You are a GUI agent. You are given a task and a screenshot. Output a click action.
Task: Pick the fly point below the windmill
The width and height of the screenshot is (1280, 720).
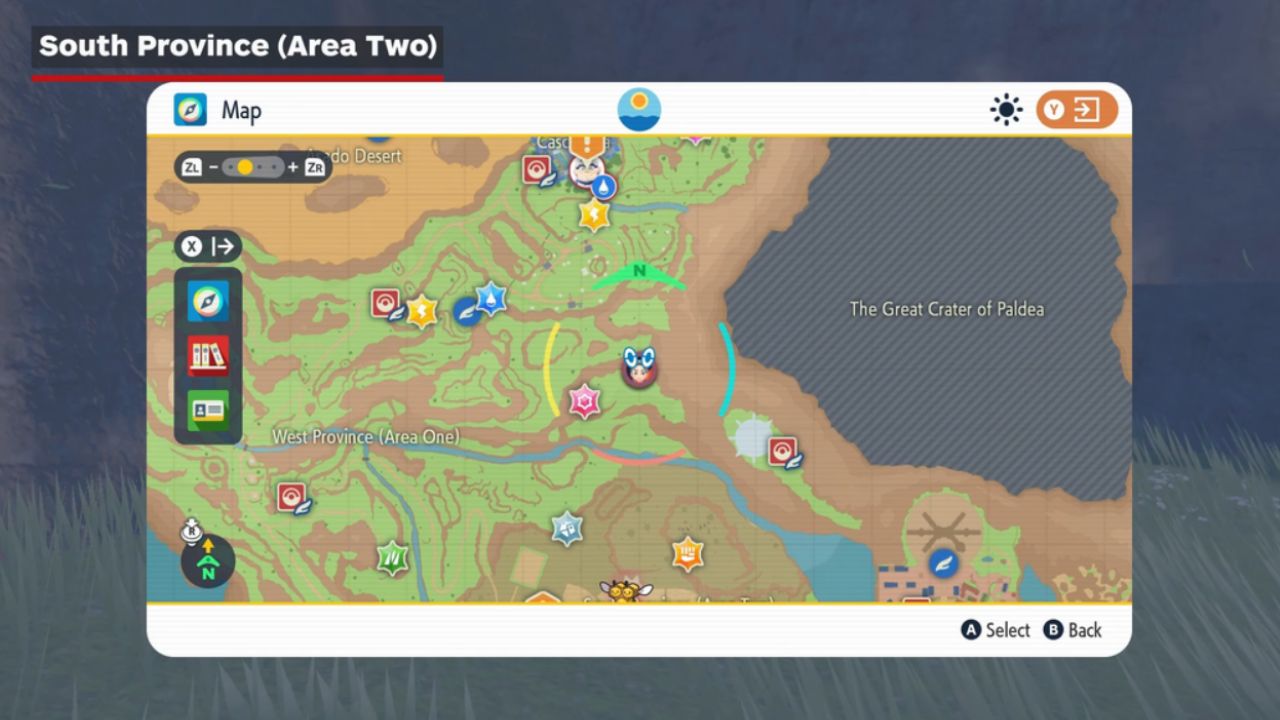(943, 563)
